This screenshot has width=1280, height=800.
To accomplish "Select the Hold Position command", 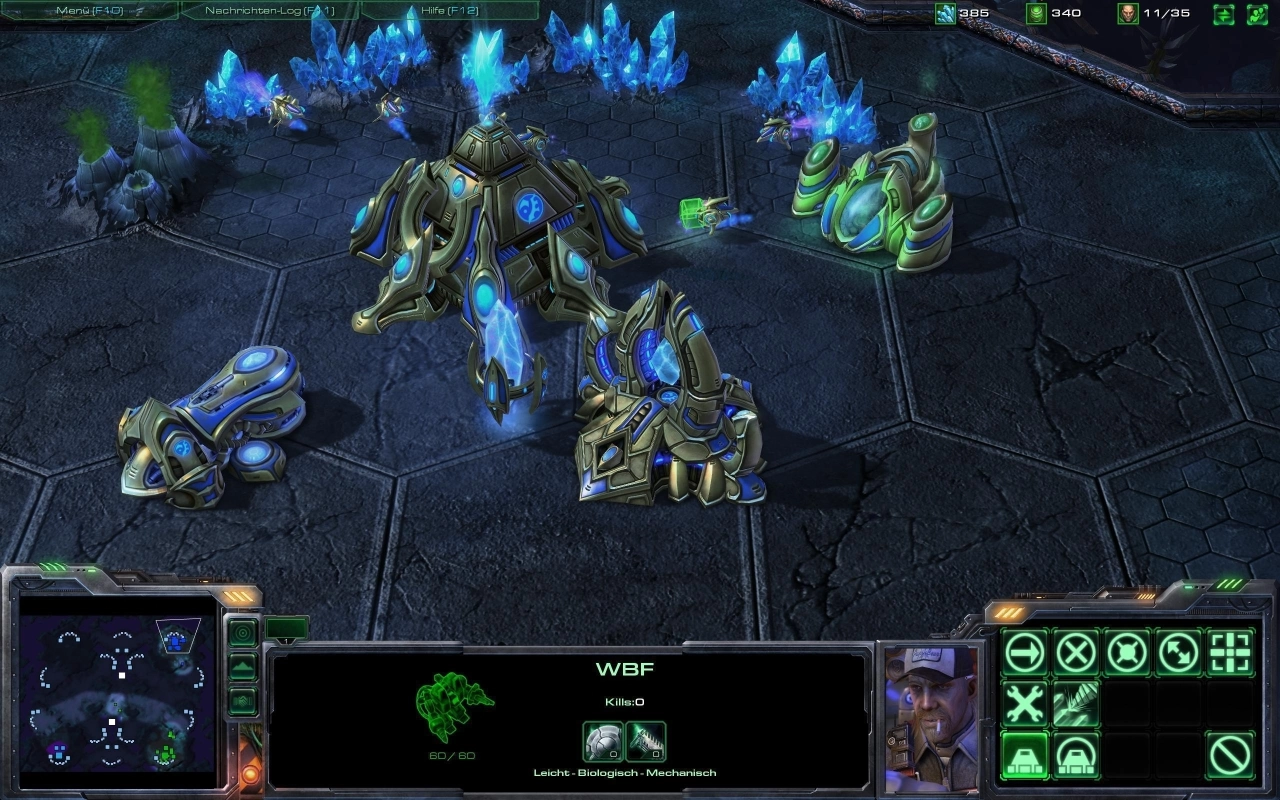I will tap(1128, 653).
